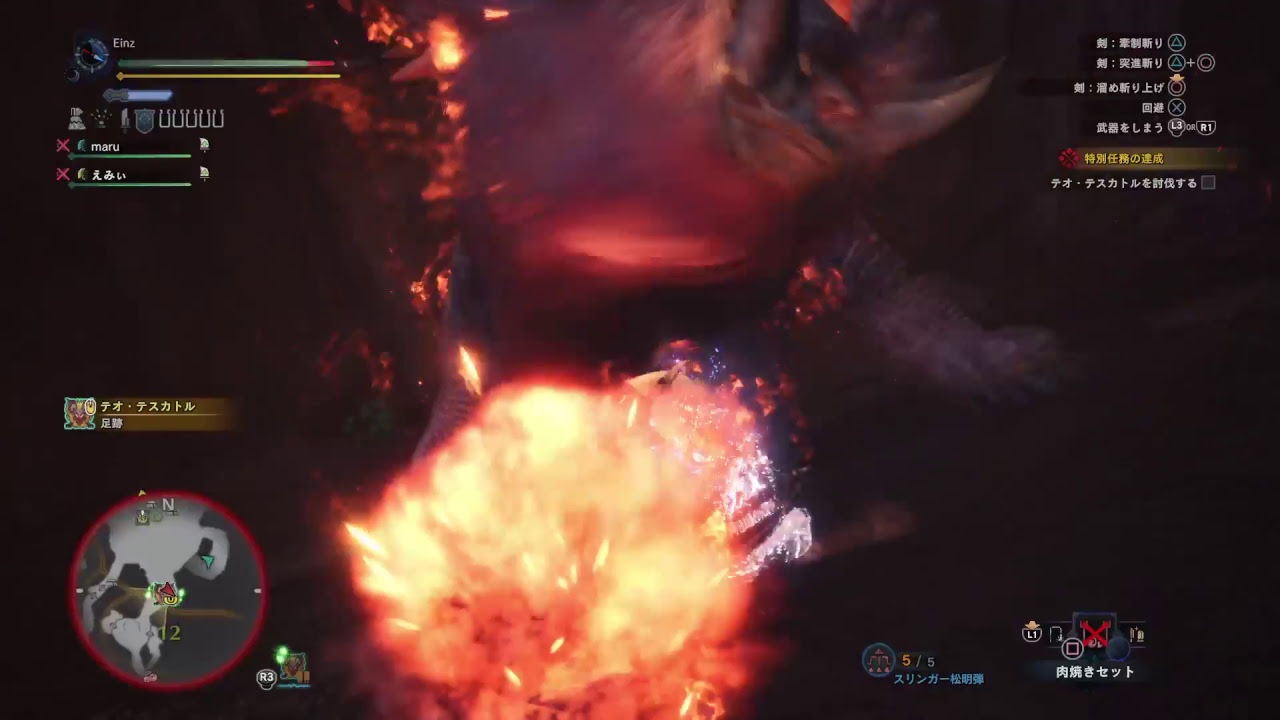Click the hunter sharpness sword icon
The image size is (1280, 720).
126,119
